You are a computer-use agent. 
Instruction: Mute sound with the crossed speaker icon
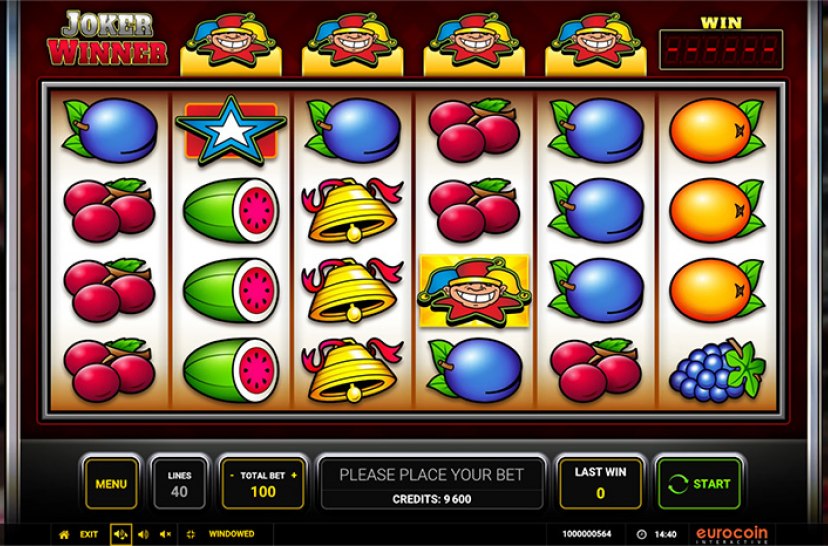click(x=166, y=534)
